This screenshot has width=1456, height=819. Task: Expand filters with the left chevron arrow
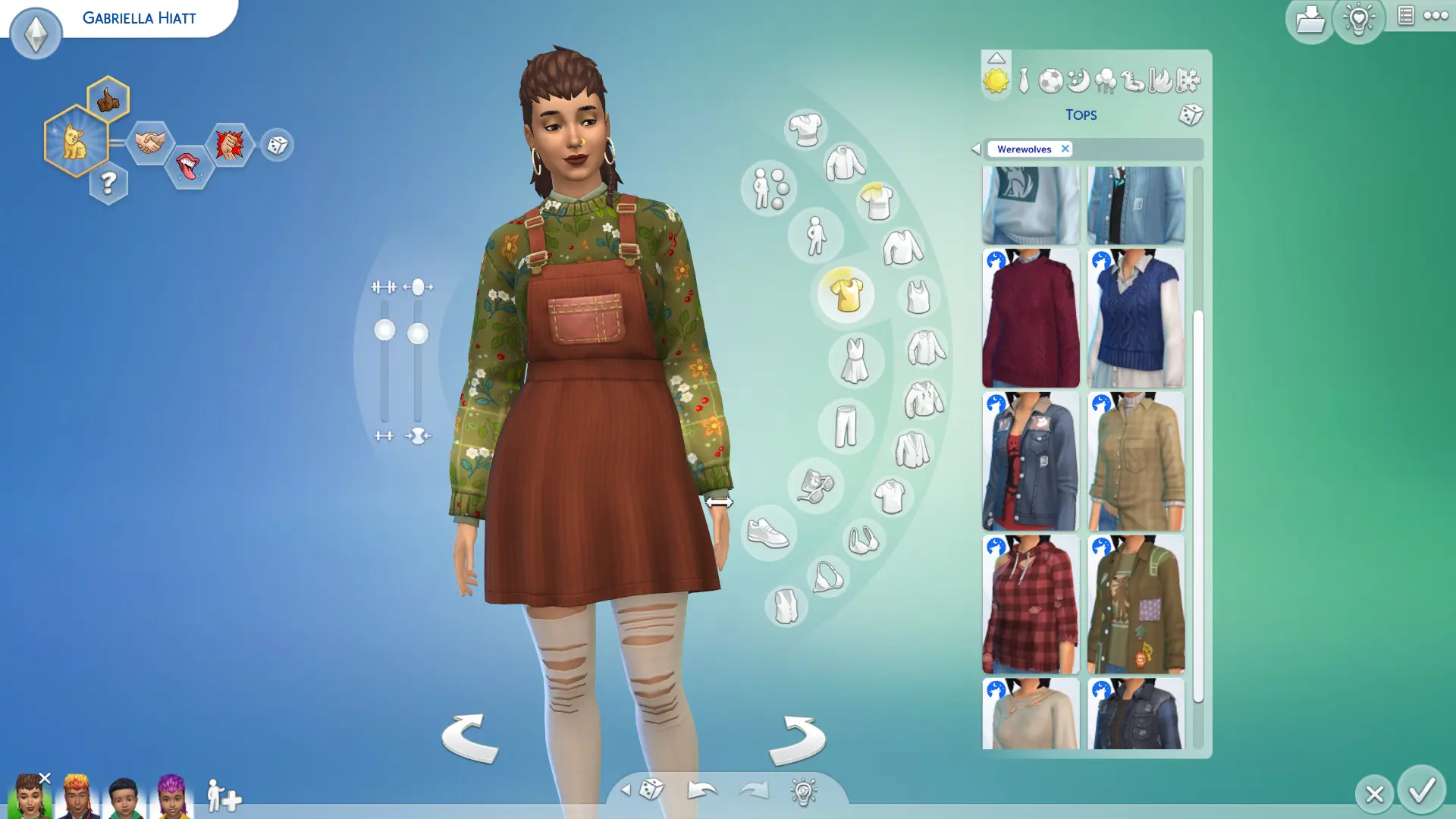click(977, 149)
